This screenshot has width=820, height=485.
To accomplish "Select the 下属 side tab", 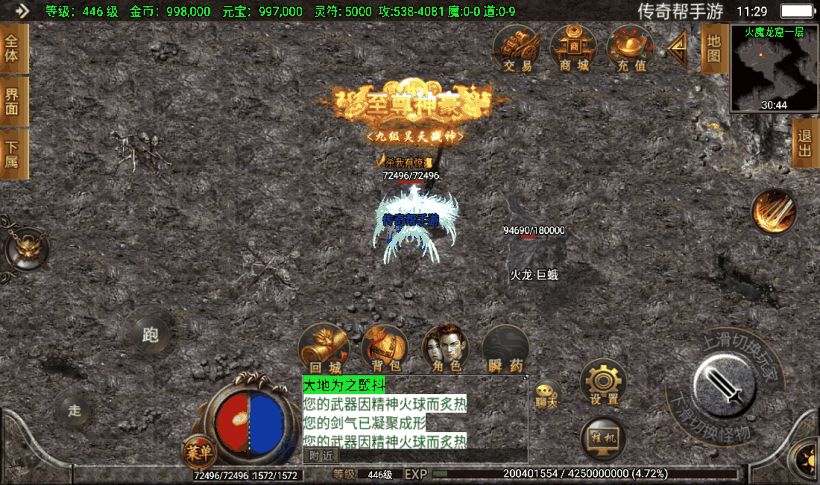I will [12, 155].
